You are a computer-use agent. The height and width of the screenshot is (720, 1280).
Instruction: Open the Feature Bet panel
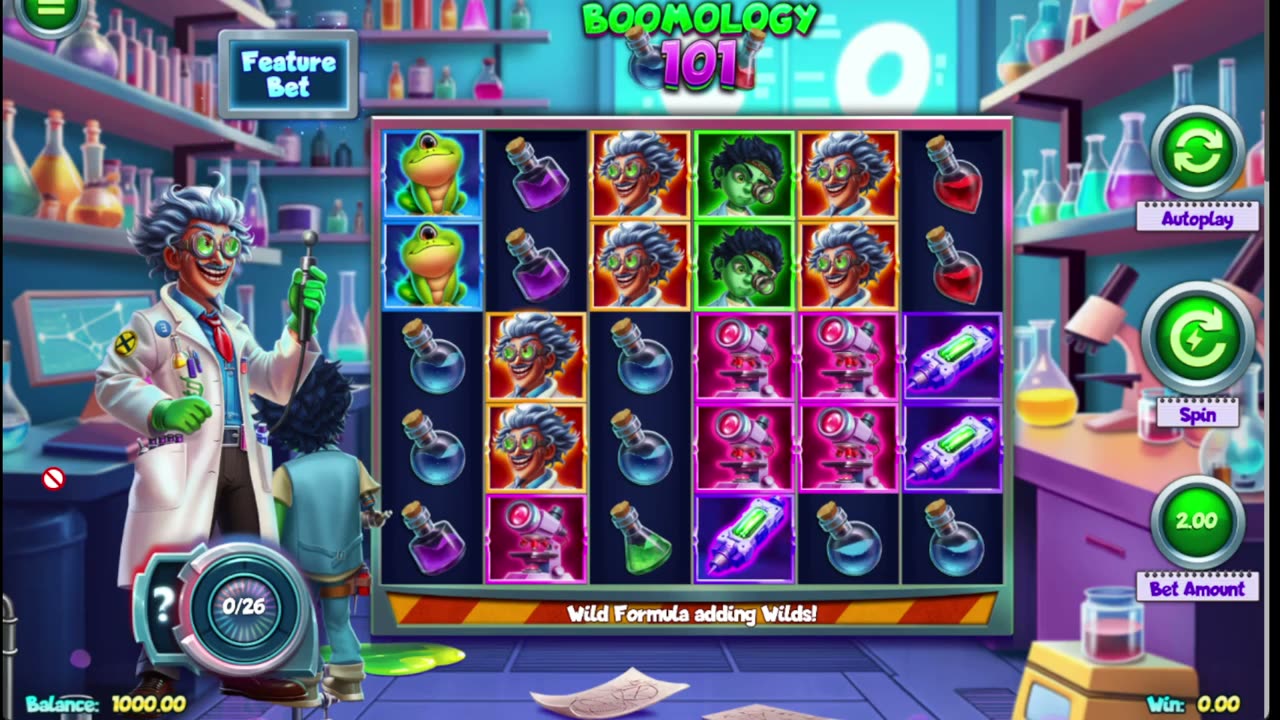pos(288,75)
